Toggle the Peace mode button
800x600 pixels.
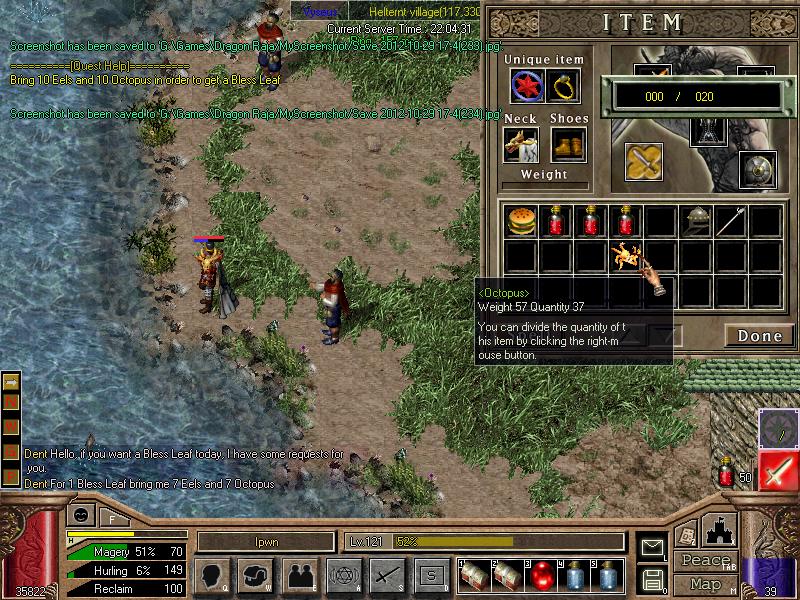pos(707,562)
